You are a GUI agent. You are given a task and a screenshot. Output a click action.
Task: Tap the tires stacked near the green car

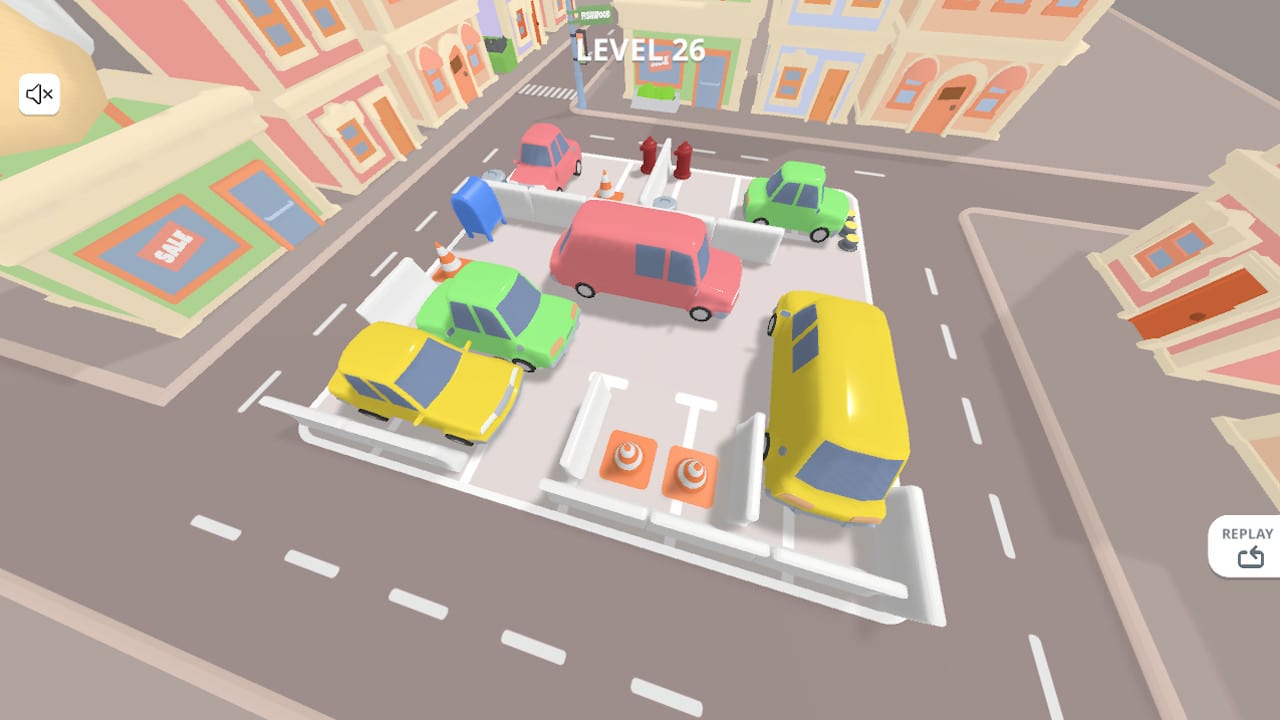[851, 233]
